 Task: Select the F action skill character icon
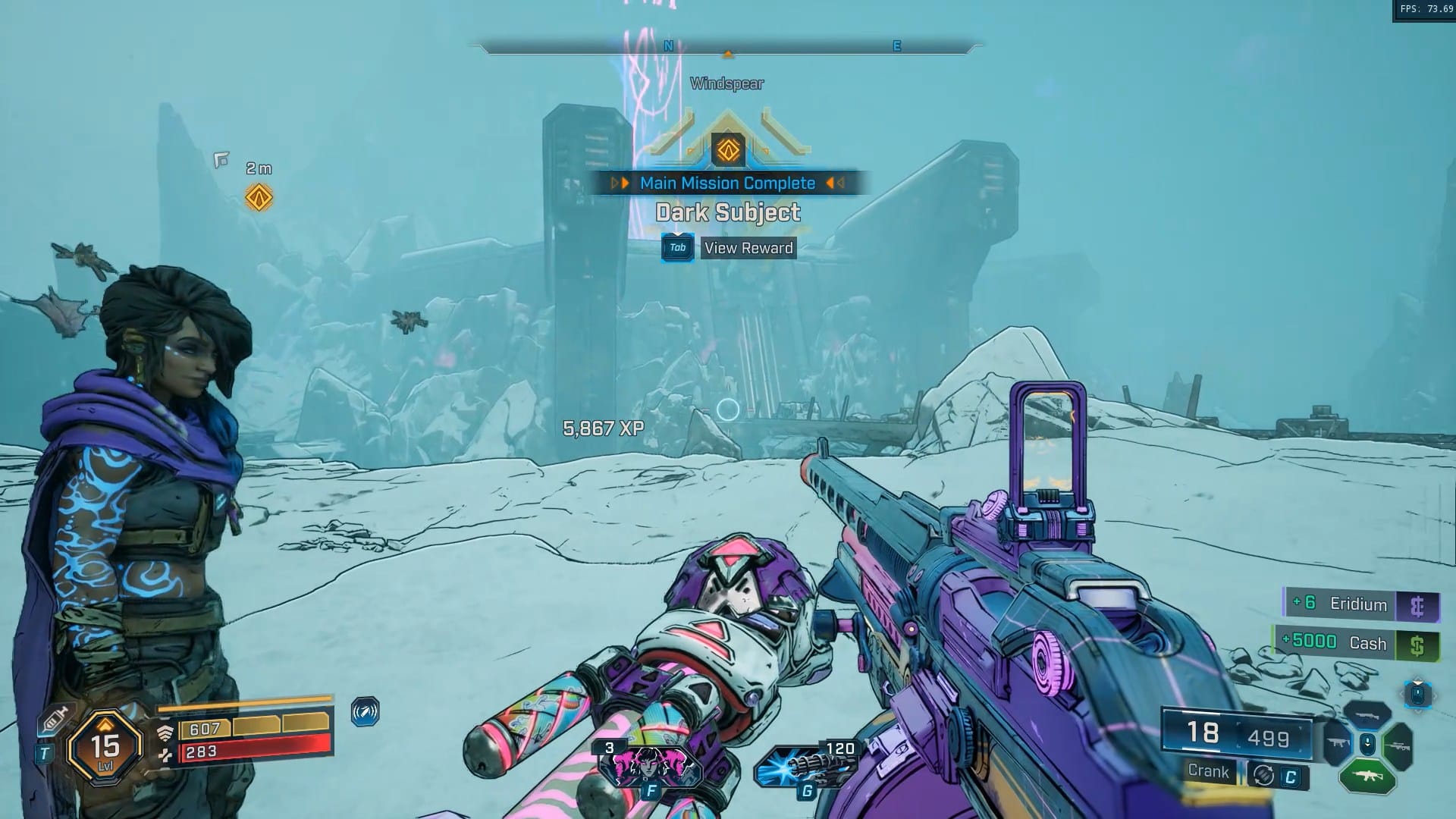coord(648,766)
